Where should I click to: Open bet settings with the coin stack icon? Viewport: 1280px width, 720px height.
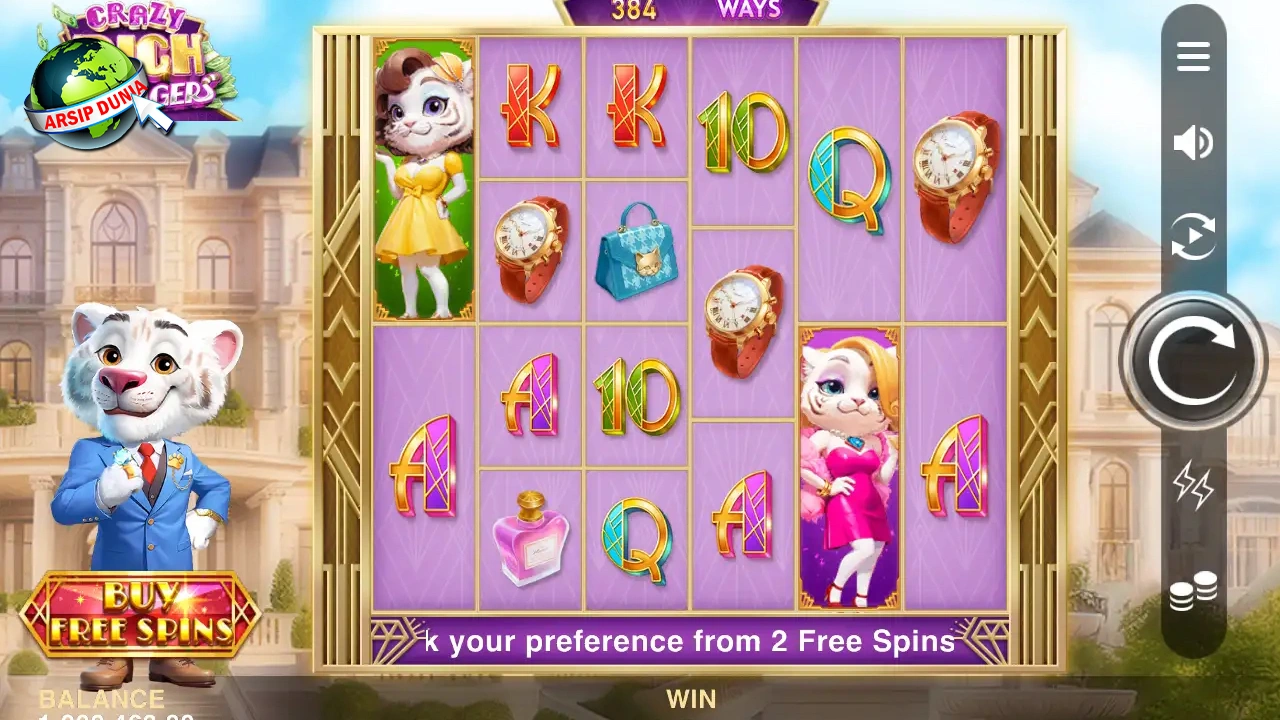pos(1193,591)
